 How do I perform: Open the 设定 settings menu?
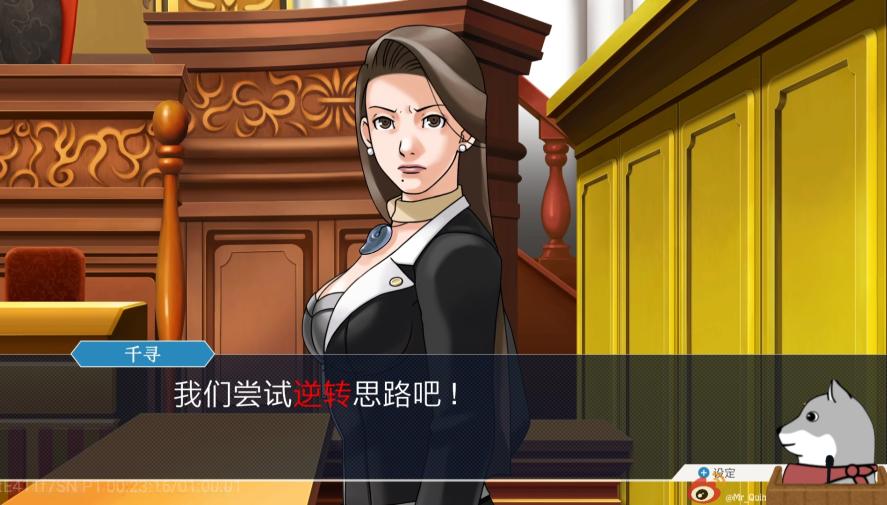click(717, 473)
